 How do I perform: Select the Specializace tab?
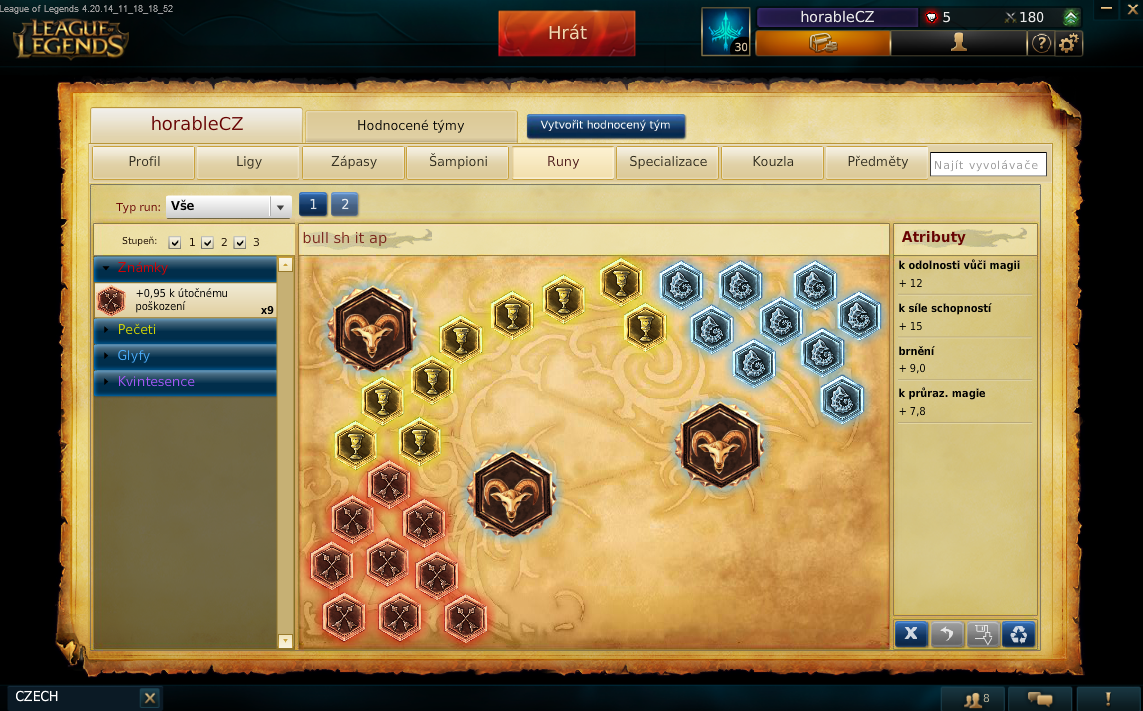click(668, 162)
